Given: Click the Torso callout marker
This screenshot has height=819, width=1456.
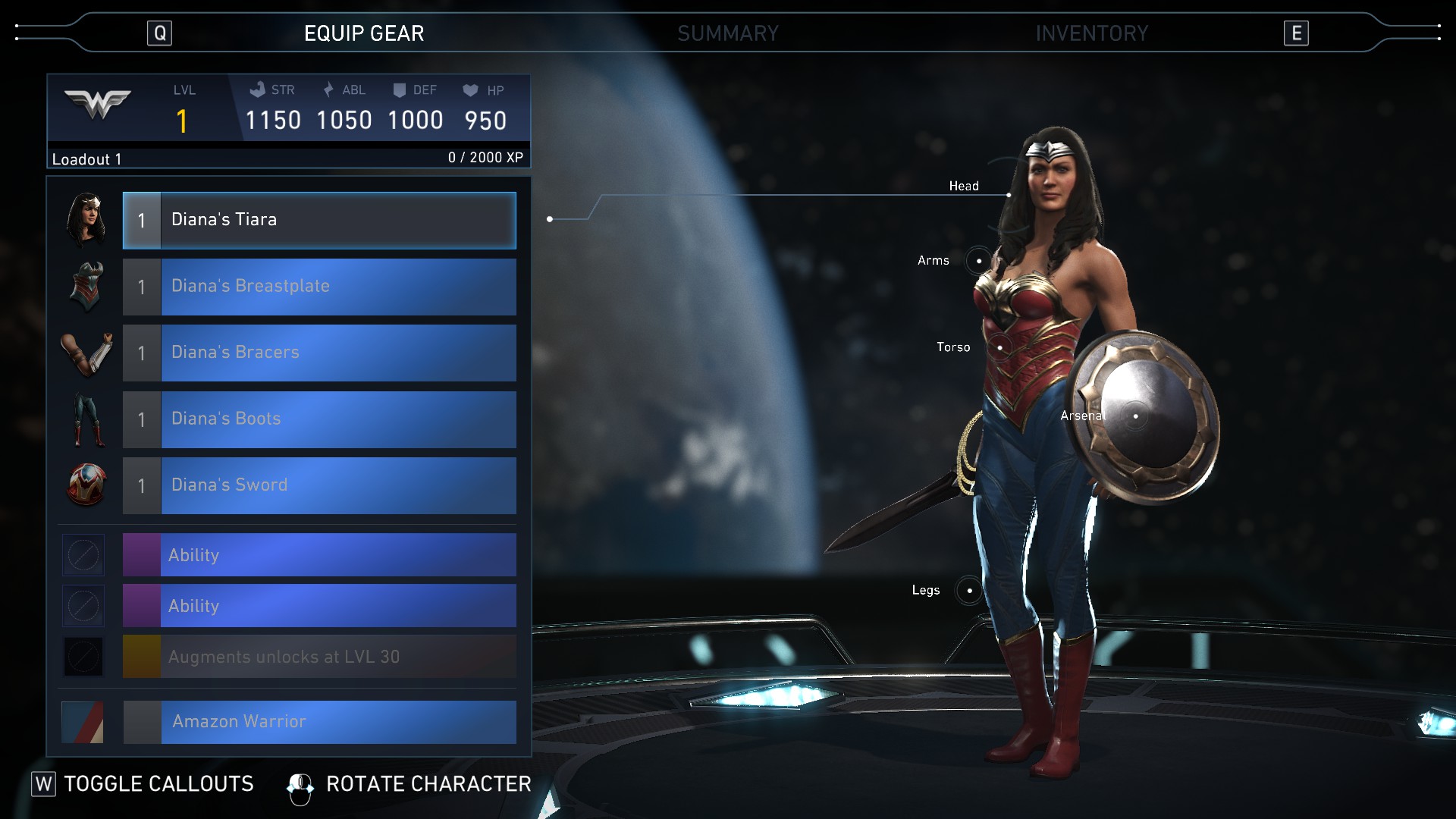Looking at the screenshot, I should 999,347.
